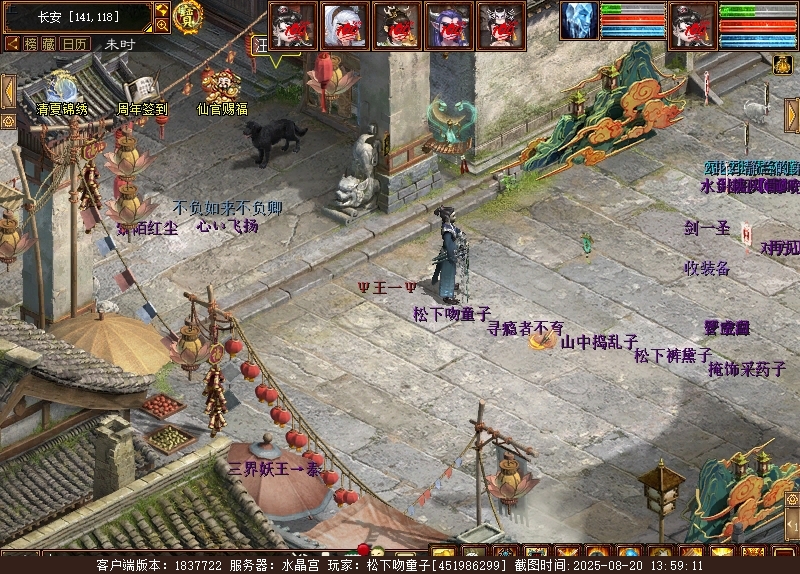Click the ice-blue pet portrait

coord(578,21)
